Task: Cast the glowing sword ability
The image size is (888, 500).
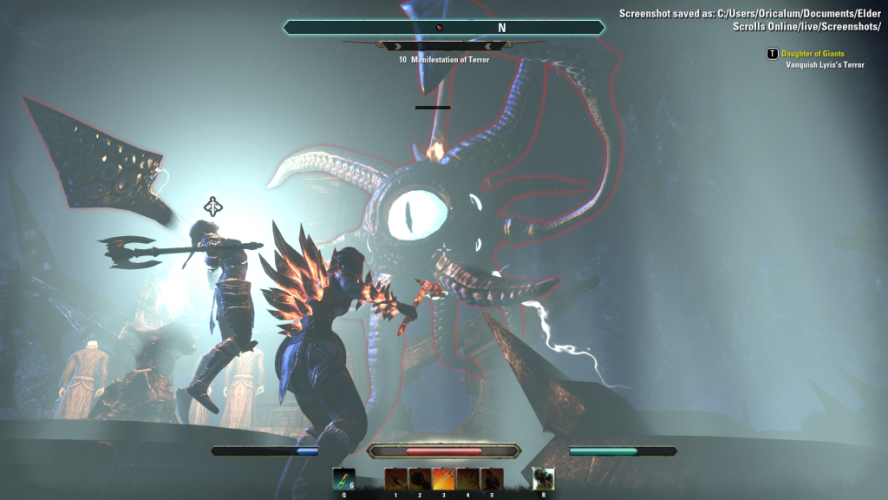Action: [x=444, y=479]
